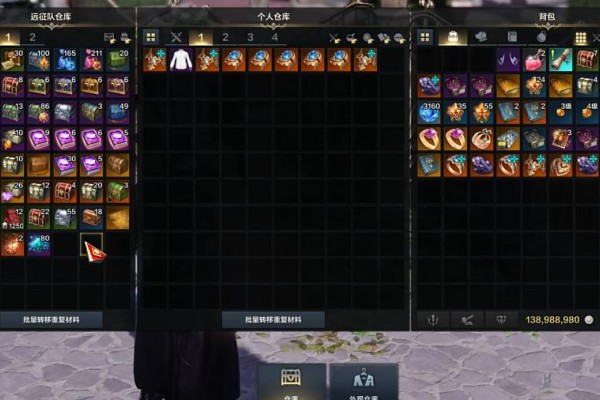Select the blue gem stack of 3160
The width and height of the screenshot is (600, 400).
[430, 112]
